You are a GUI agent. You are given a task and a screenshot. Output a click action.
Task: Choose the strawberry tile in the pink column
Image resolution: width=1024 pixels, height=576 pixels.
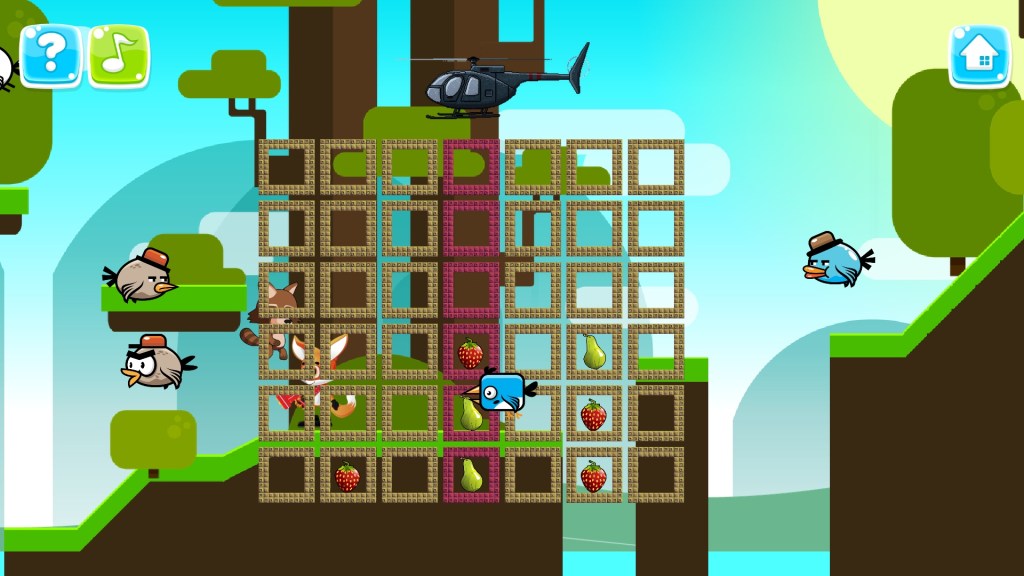tap(470, 353)
